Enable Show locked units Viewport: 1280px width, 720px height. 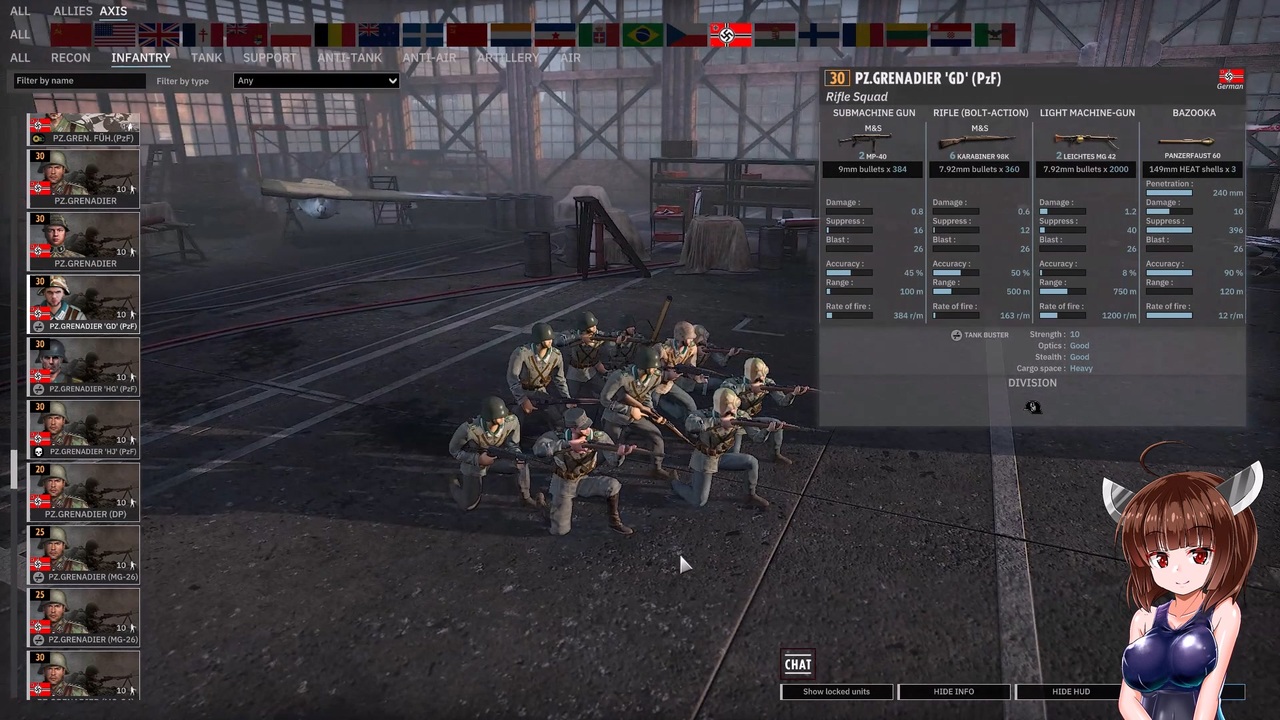click(836, 691)
